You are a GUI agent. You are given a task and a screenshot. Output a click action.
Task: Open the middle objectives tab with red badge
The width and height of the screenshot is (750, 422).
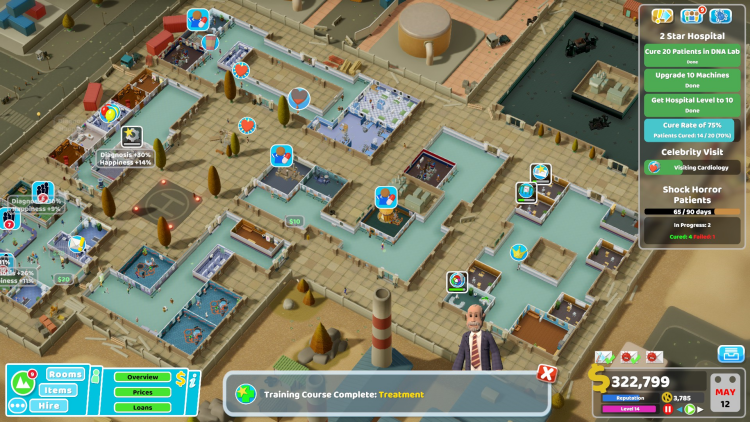(691, 15)
